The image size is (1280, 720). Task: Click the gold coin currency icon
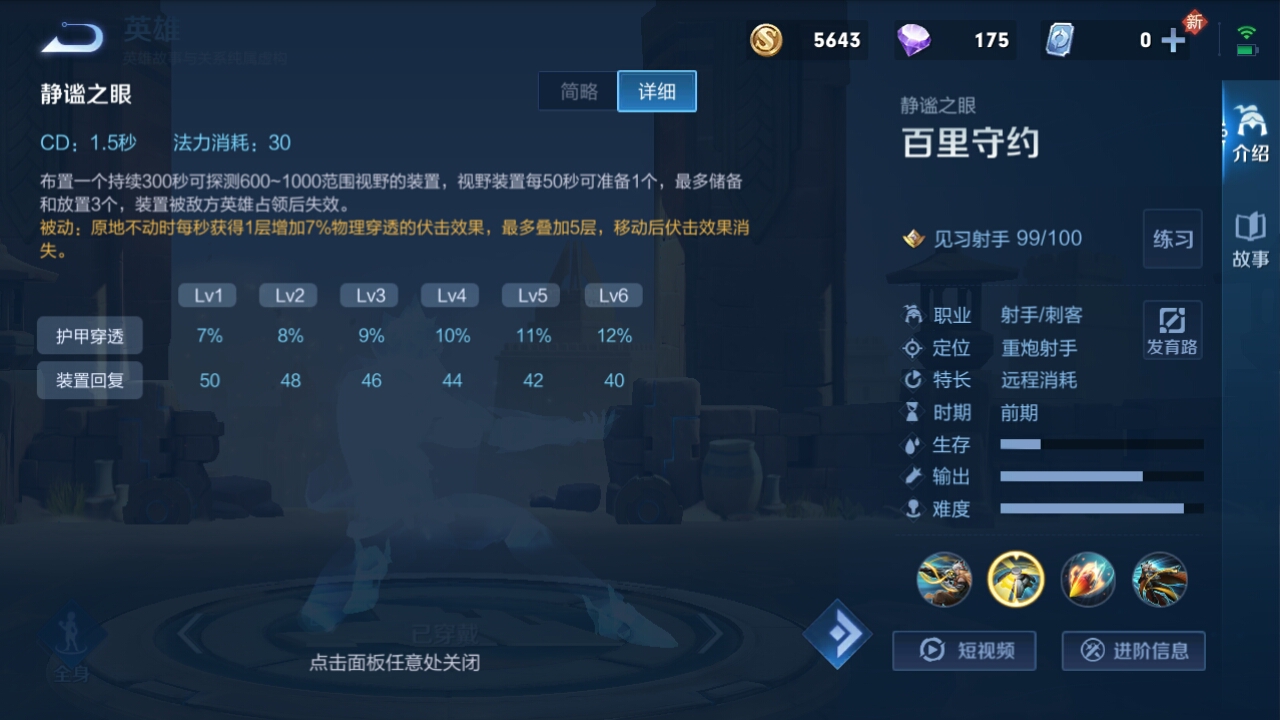click(765, 40)
